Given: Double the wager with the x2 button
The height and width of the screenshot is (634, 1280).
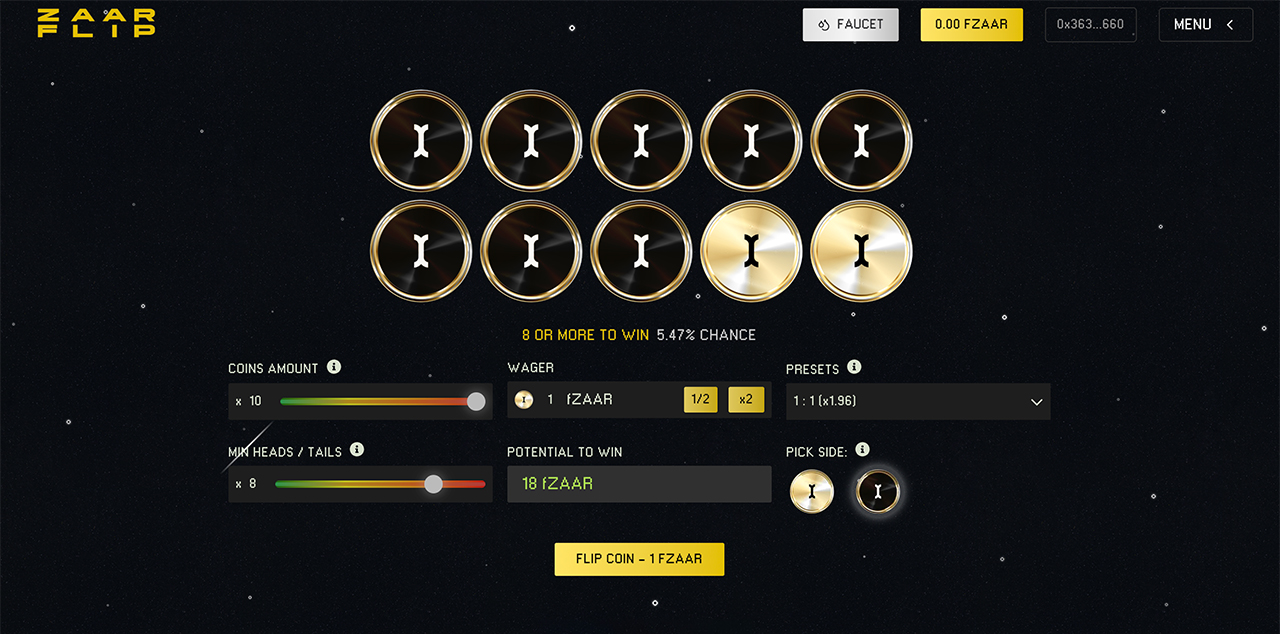Looking at the screenshot, I should pos(746,400).
